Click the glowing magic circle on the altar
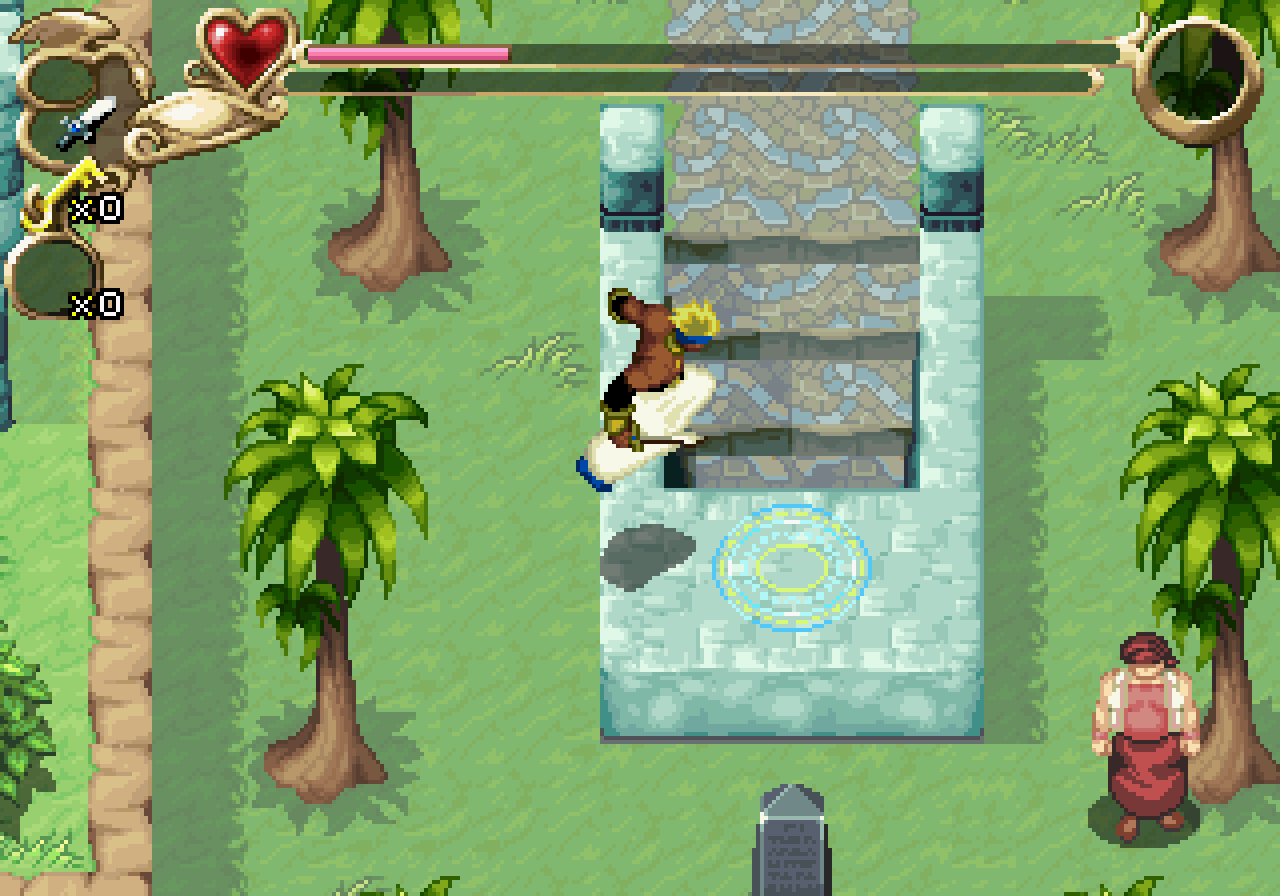Screen dimensions: 1280x896 coord(790,565)
